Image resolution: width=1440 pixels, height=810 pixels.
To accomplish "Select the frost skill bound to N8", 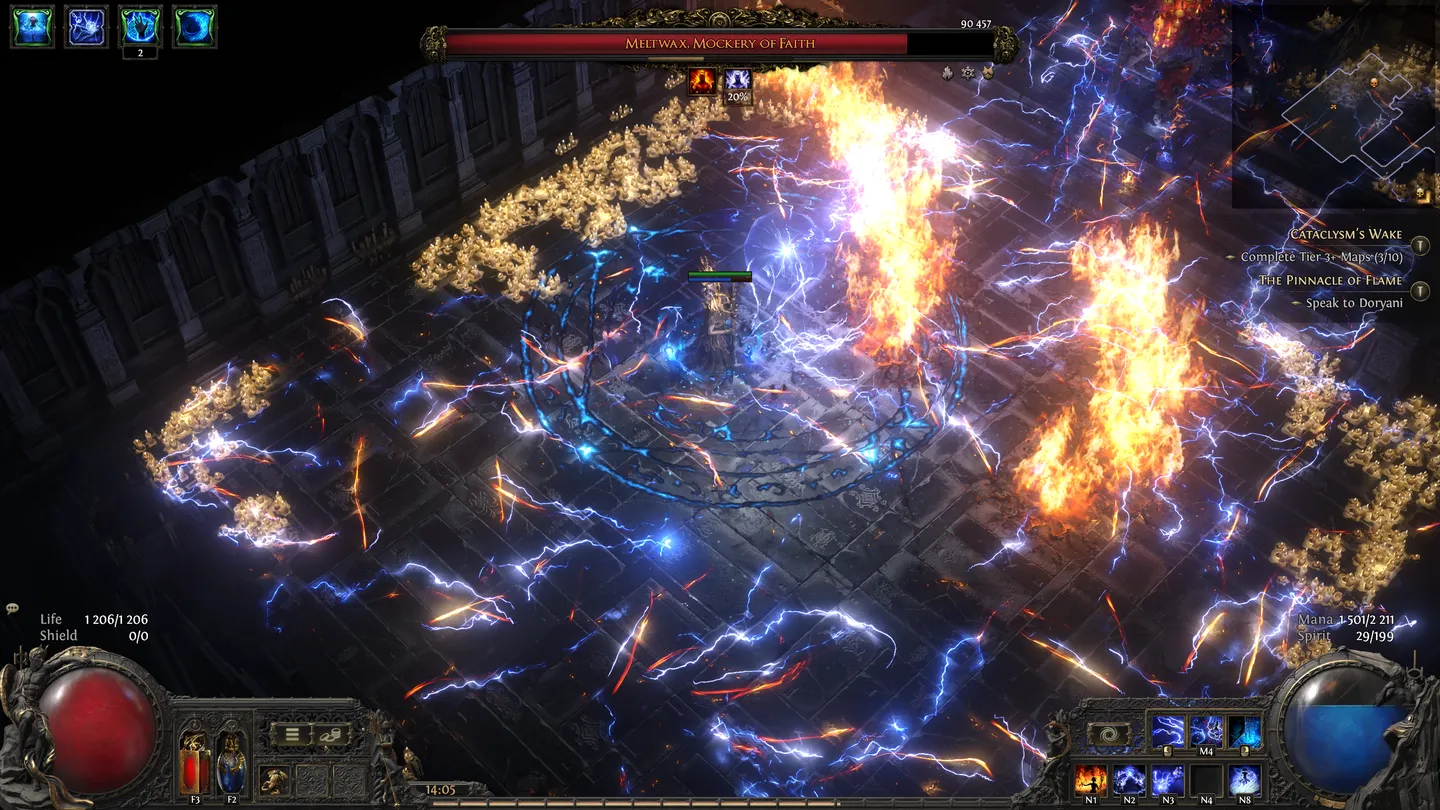I will pyautogui.click(x=1244, y=781).
